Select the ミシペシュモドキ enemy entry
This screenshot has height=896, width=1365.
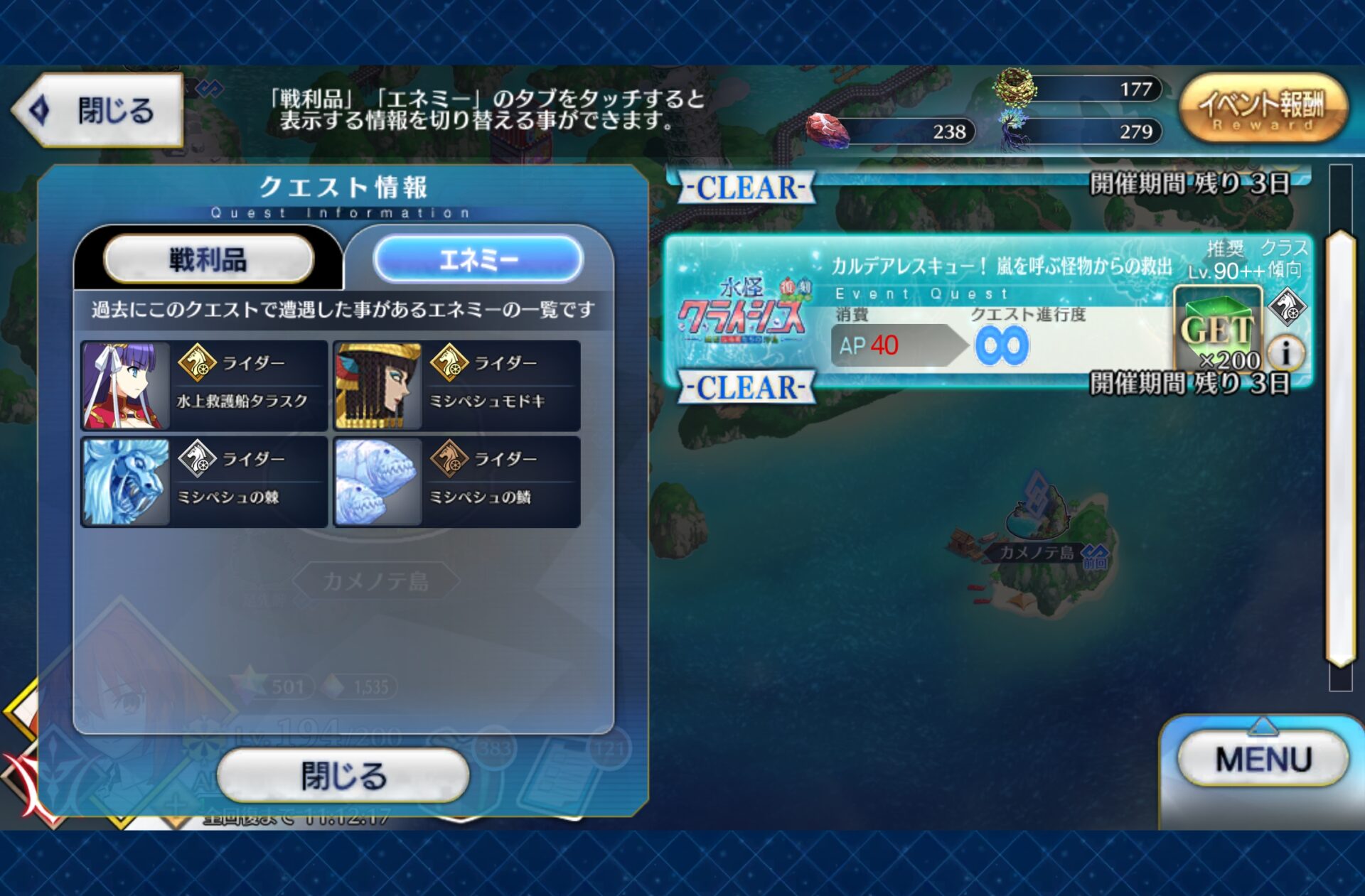[456, 386]
